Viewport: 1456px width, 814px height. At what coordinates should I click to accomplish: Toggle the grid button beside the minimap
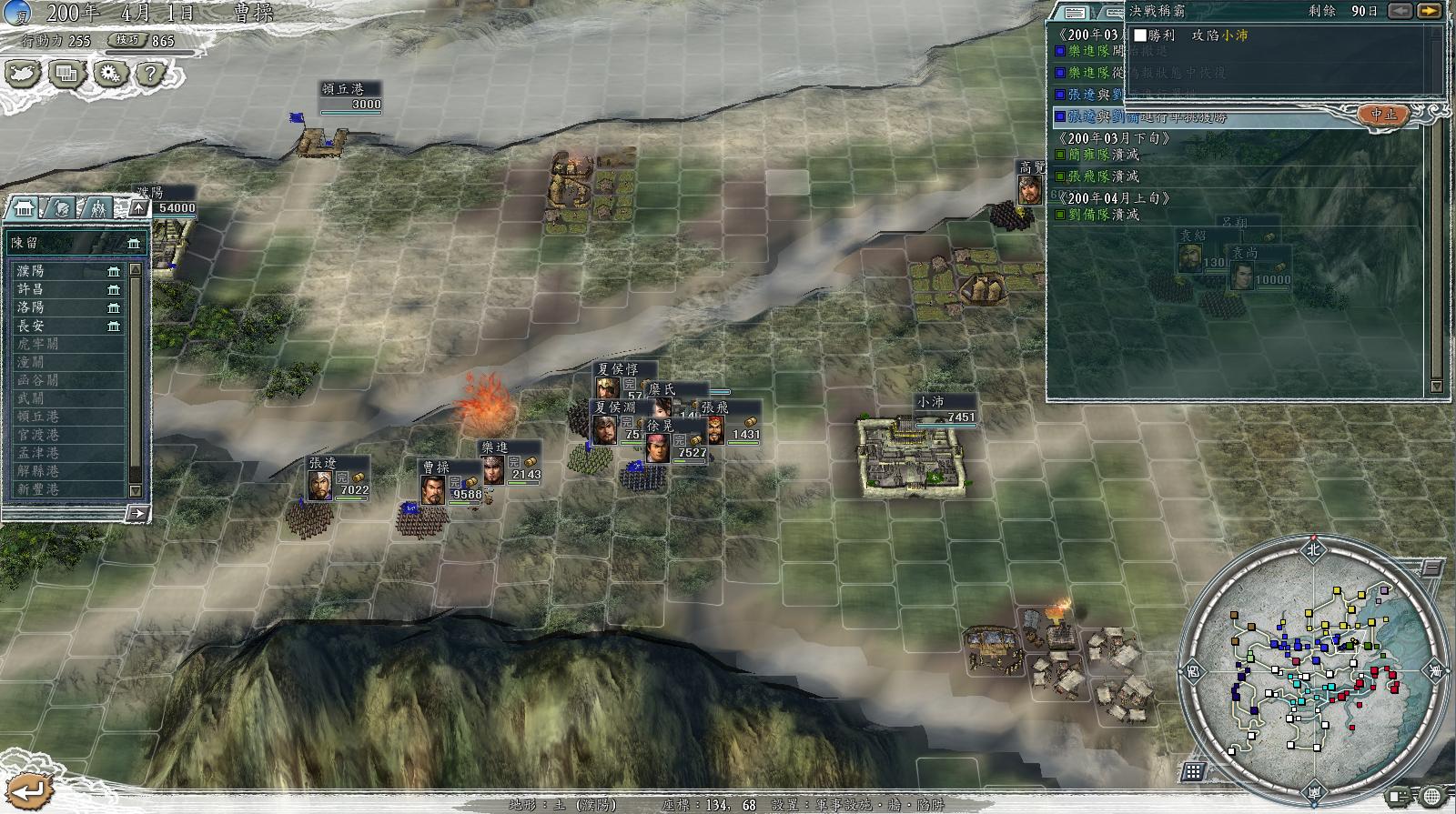tap(1194, 772)
